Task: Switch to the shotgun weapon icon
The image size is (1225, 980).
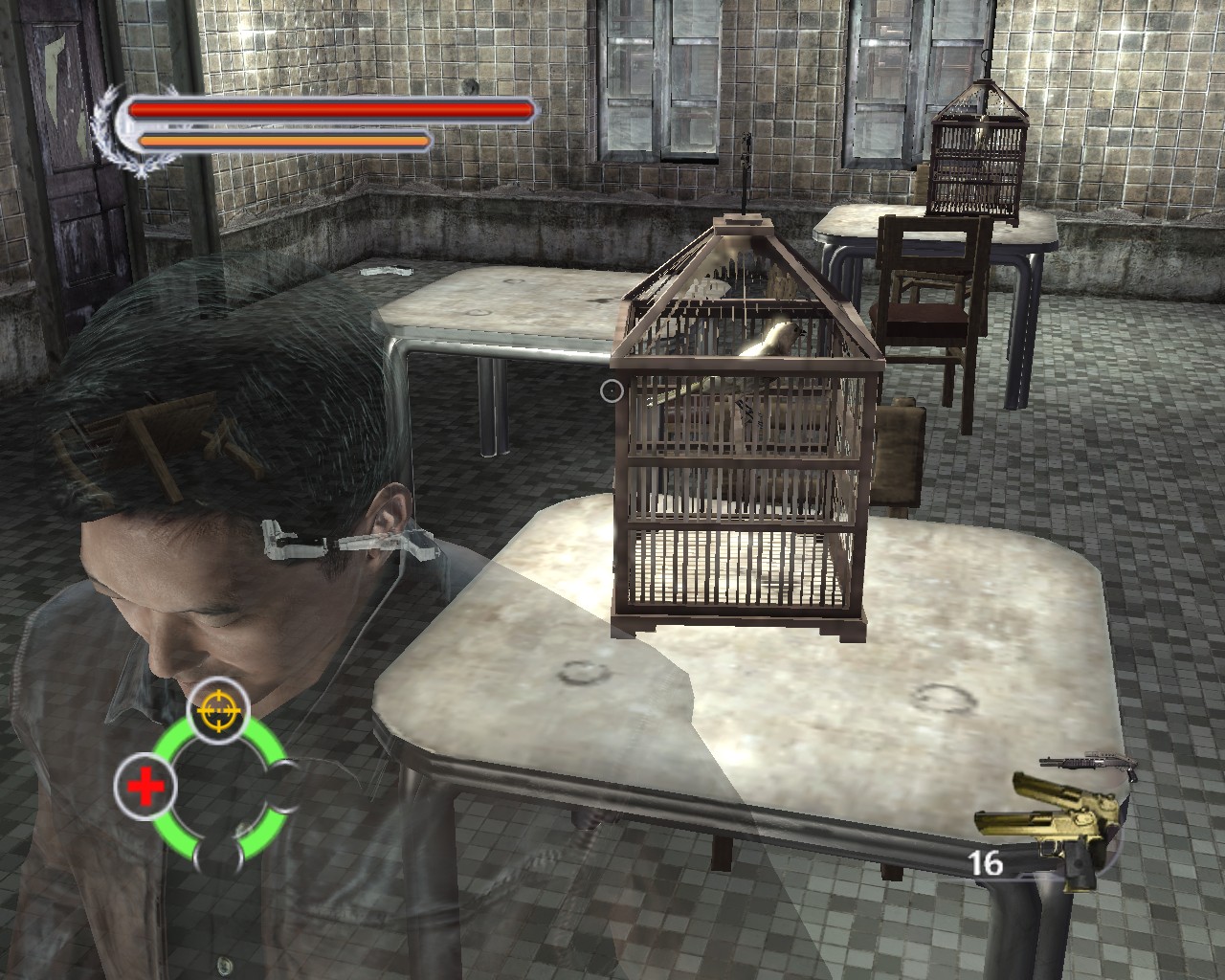Action: coord(1087,764)
